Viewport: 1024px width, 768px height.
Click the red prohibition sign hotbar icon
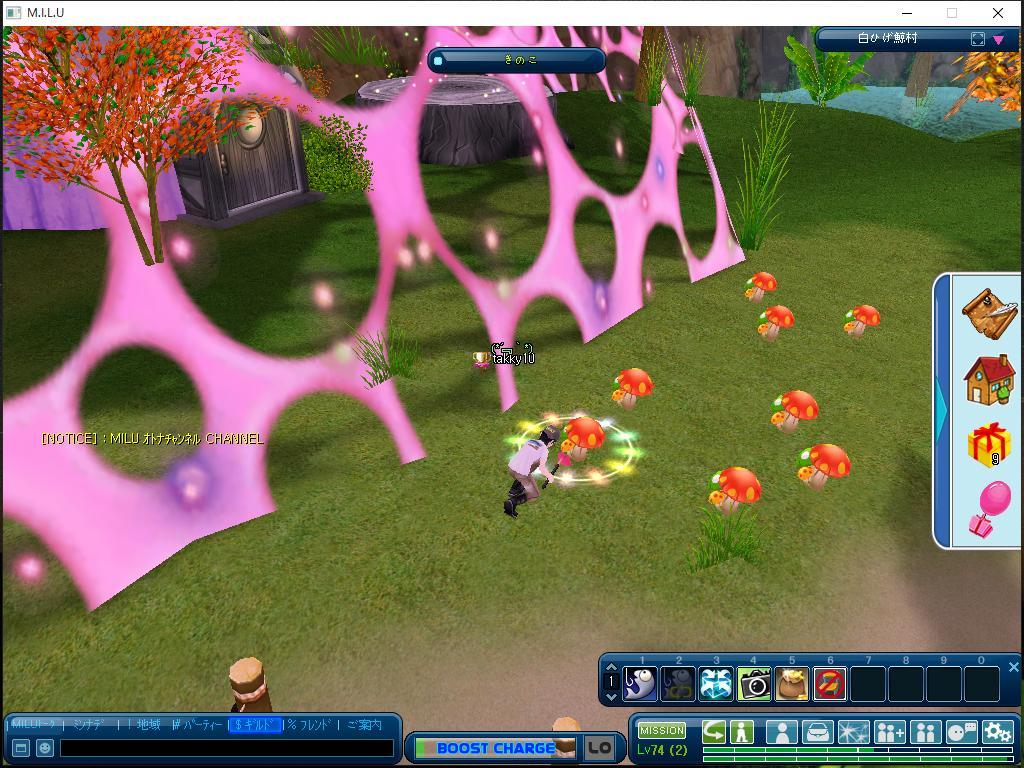click(830, 684)
